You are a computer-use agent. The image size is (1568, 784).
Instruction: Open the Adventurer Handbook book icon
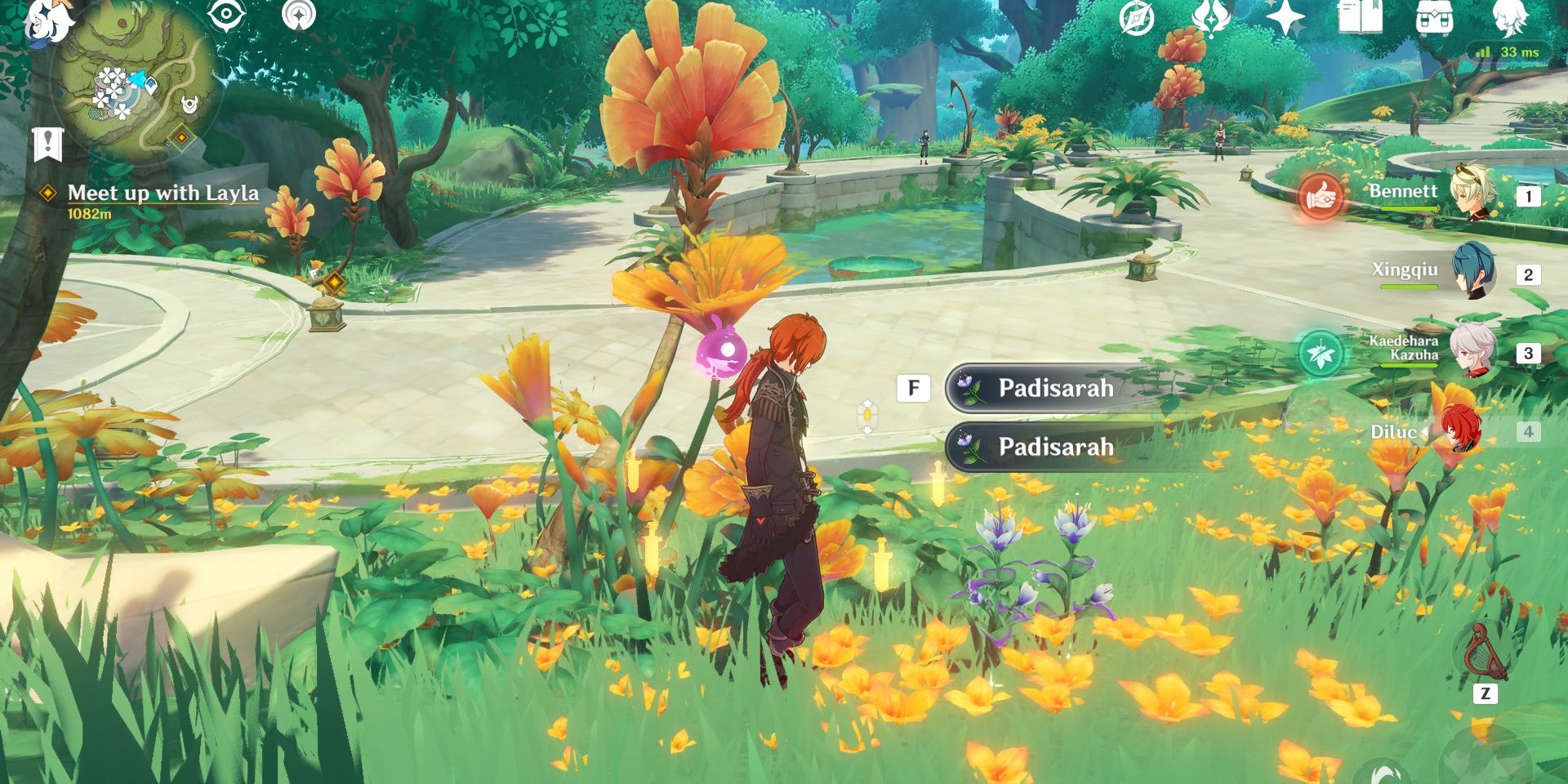pyautogui.click(x=1359, y=16)
